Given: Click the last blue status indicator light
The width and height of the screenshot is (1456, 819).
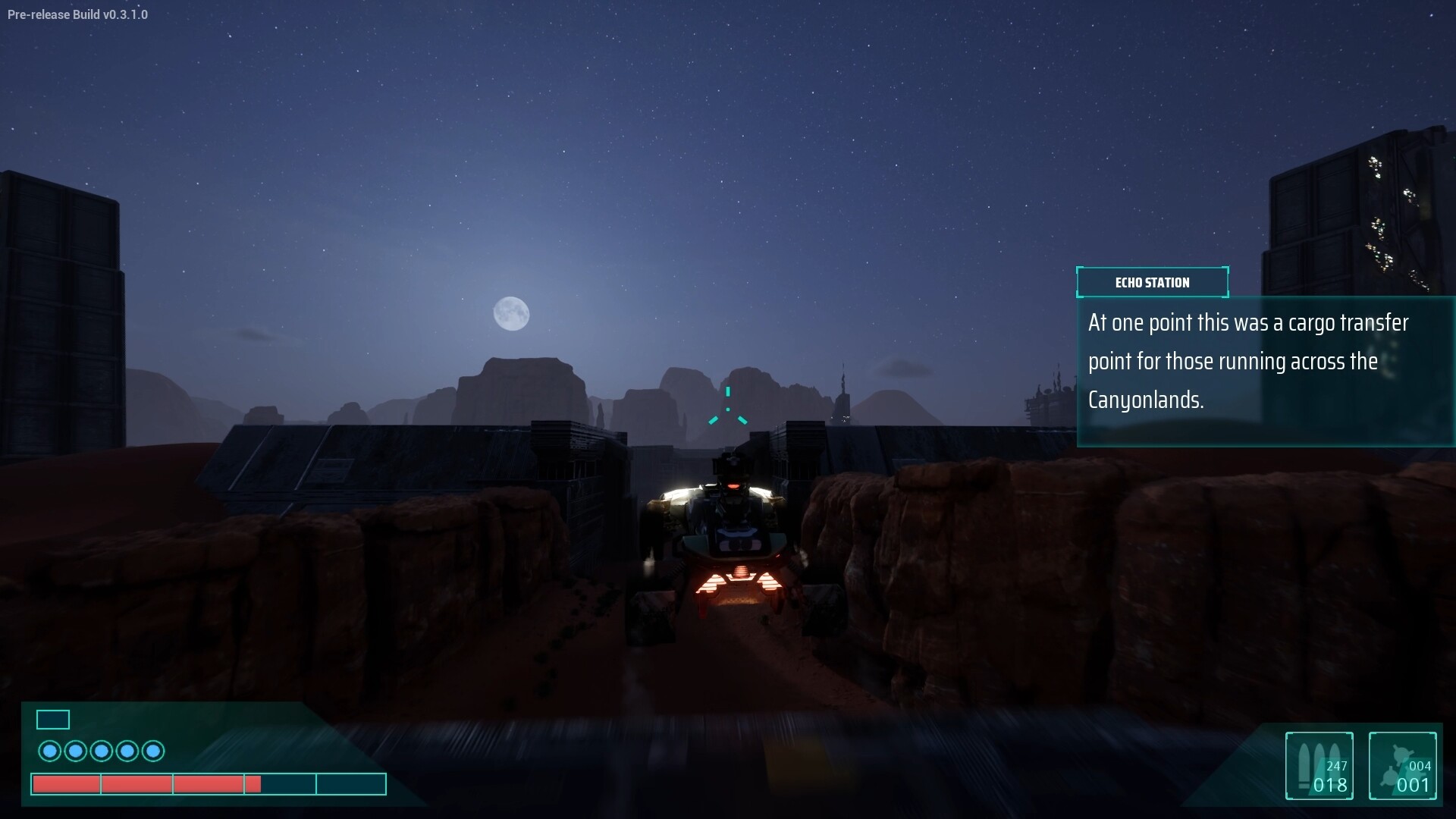Looking at the screenshot, I should pos(153,751).
